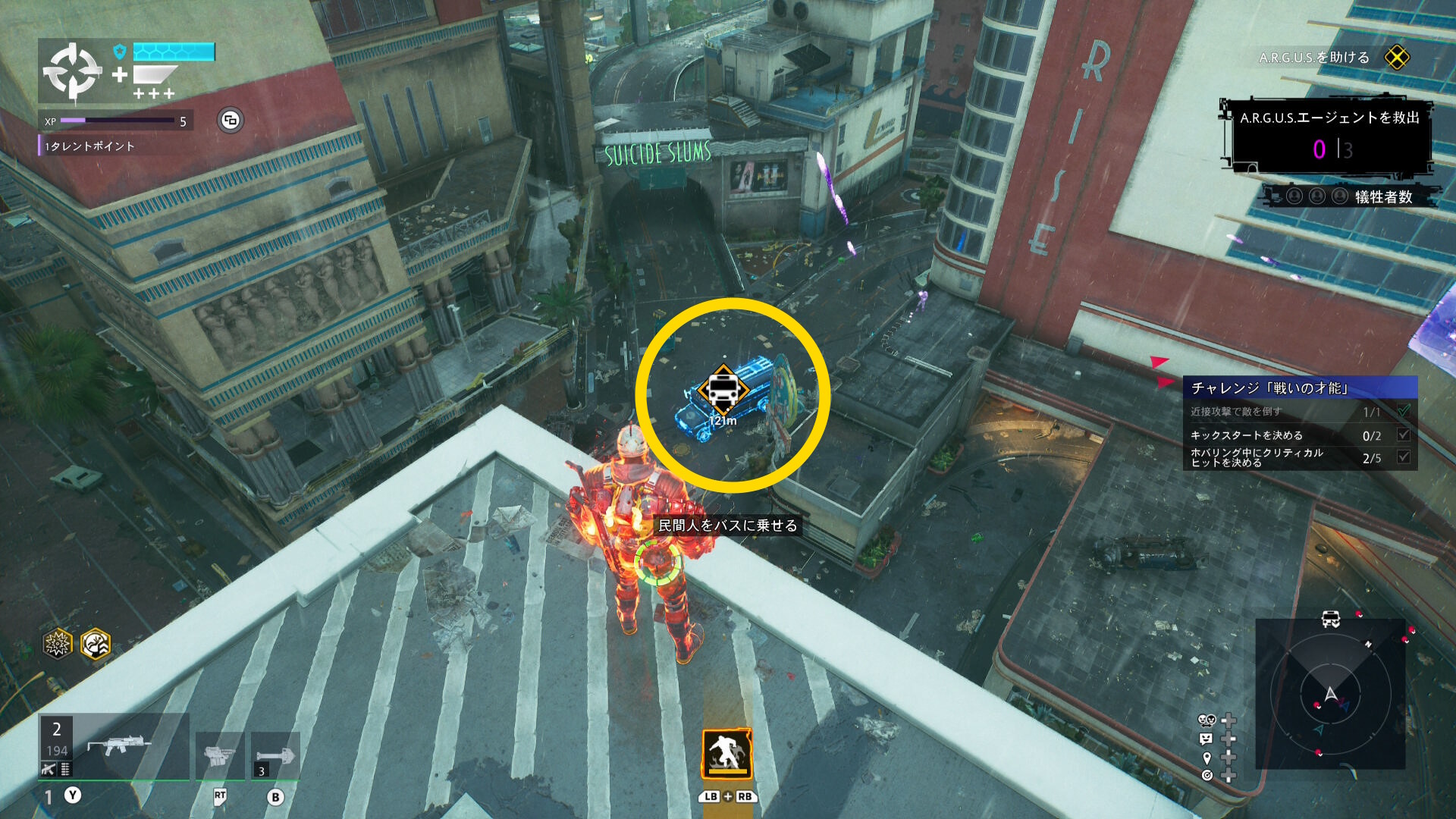Click the 犠牲者数 casualties indicator
1456x819 pixels.
pyautogui.click(x=1350, y=197)
